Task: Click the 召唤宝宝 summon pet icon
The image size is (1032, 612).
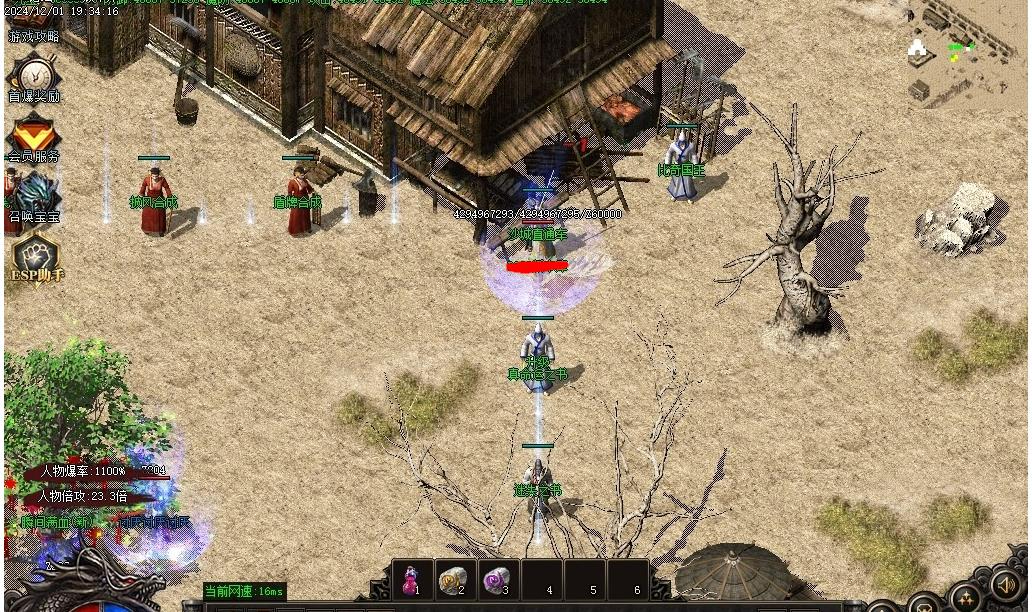Action: 35,195
